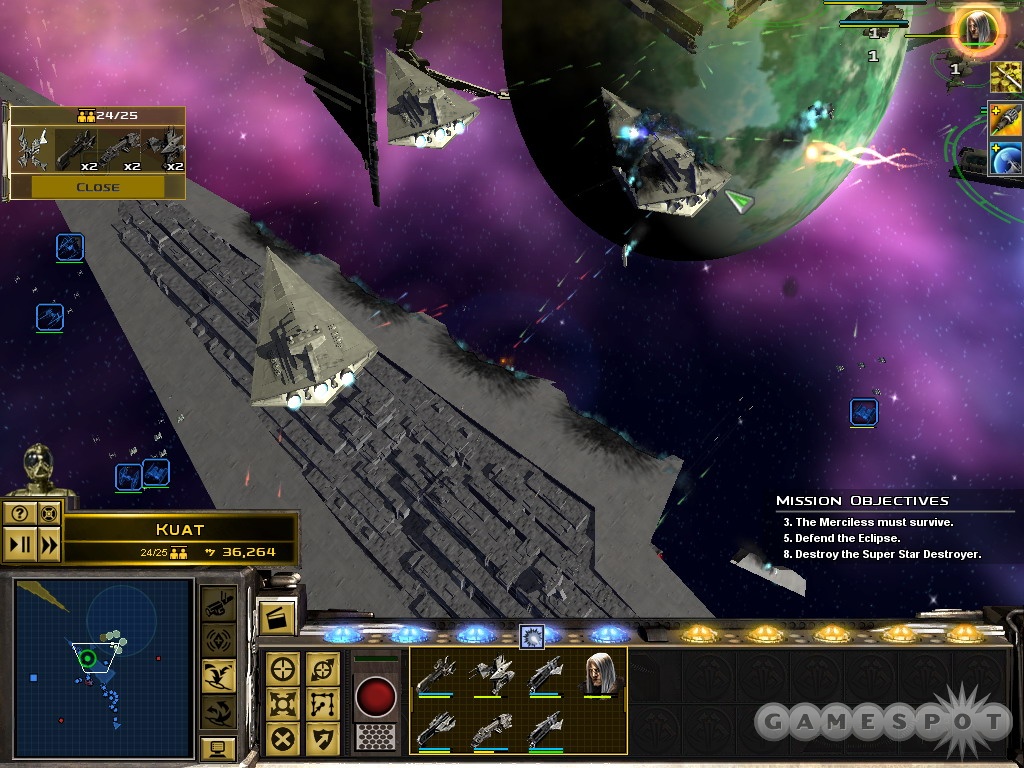
Task: Activate the fast forward speed button
Action: tap(47, 545)
